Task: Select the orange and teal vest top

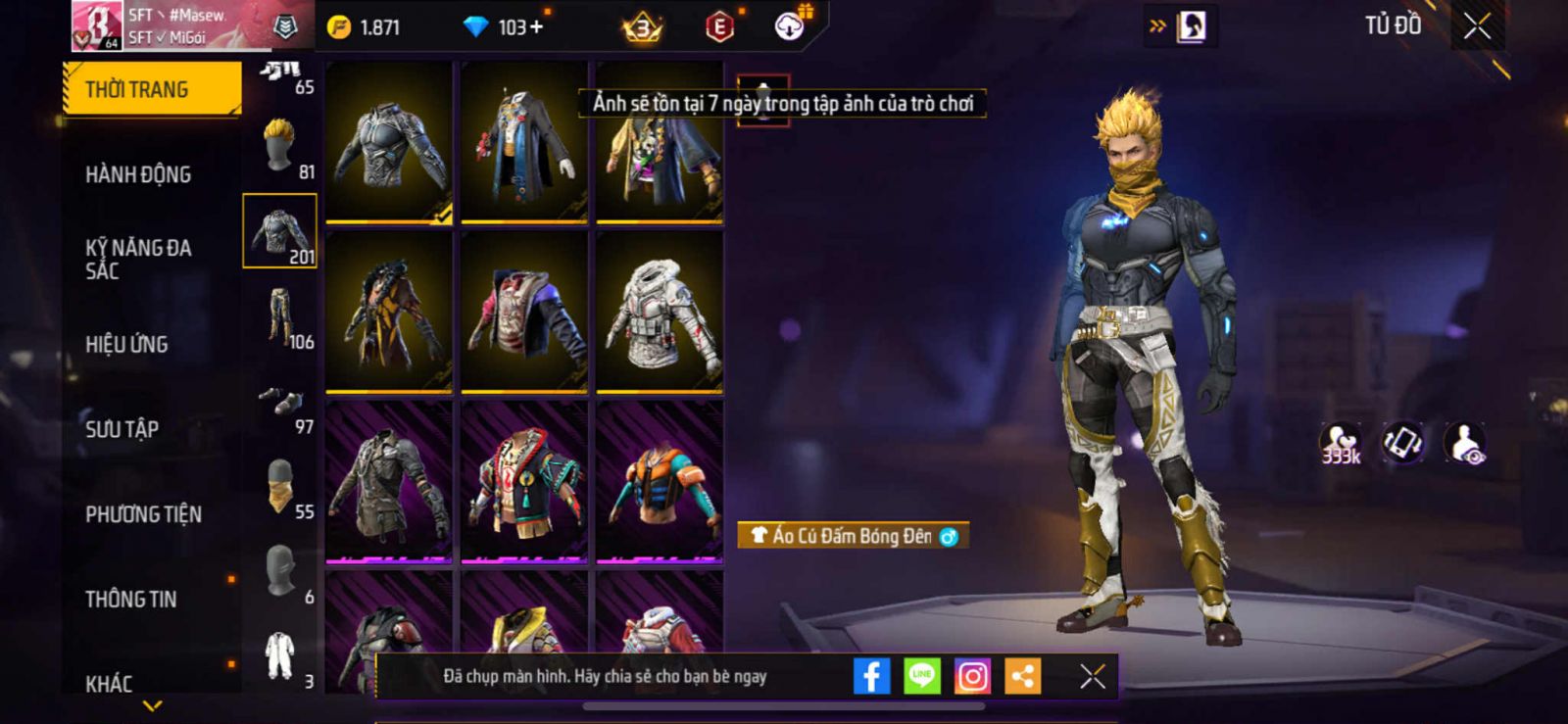Action: [660, 482]
